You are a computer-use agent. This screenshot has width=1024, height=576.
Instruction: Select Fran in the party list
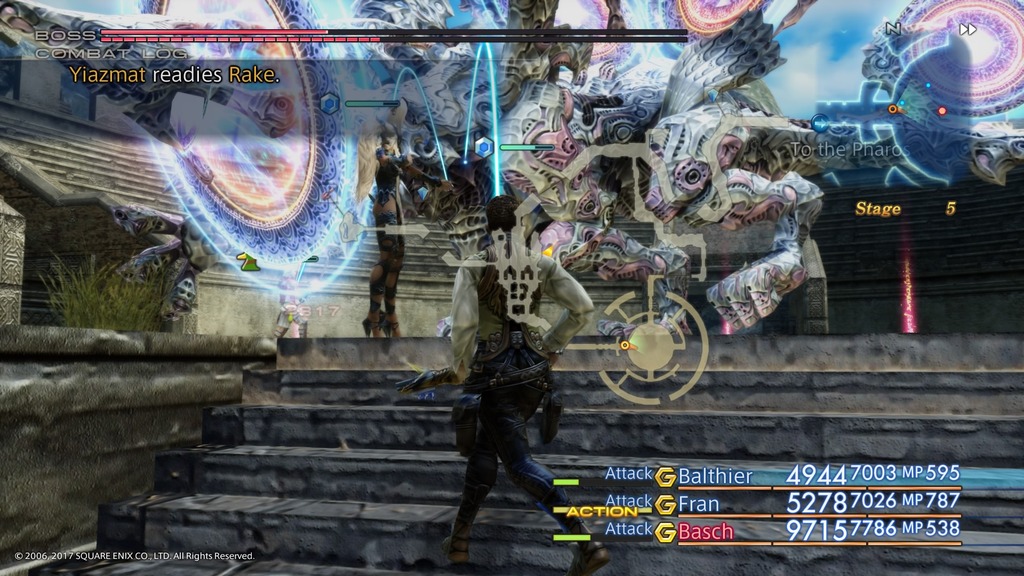pos(699,503)
